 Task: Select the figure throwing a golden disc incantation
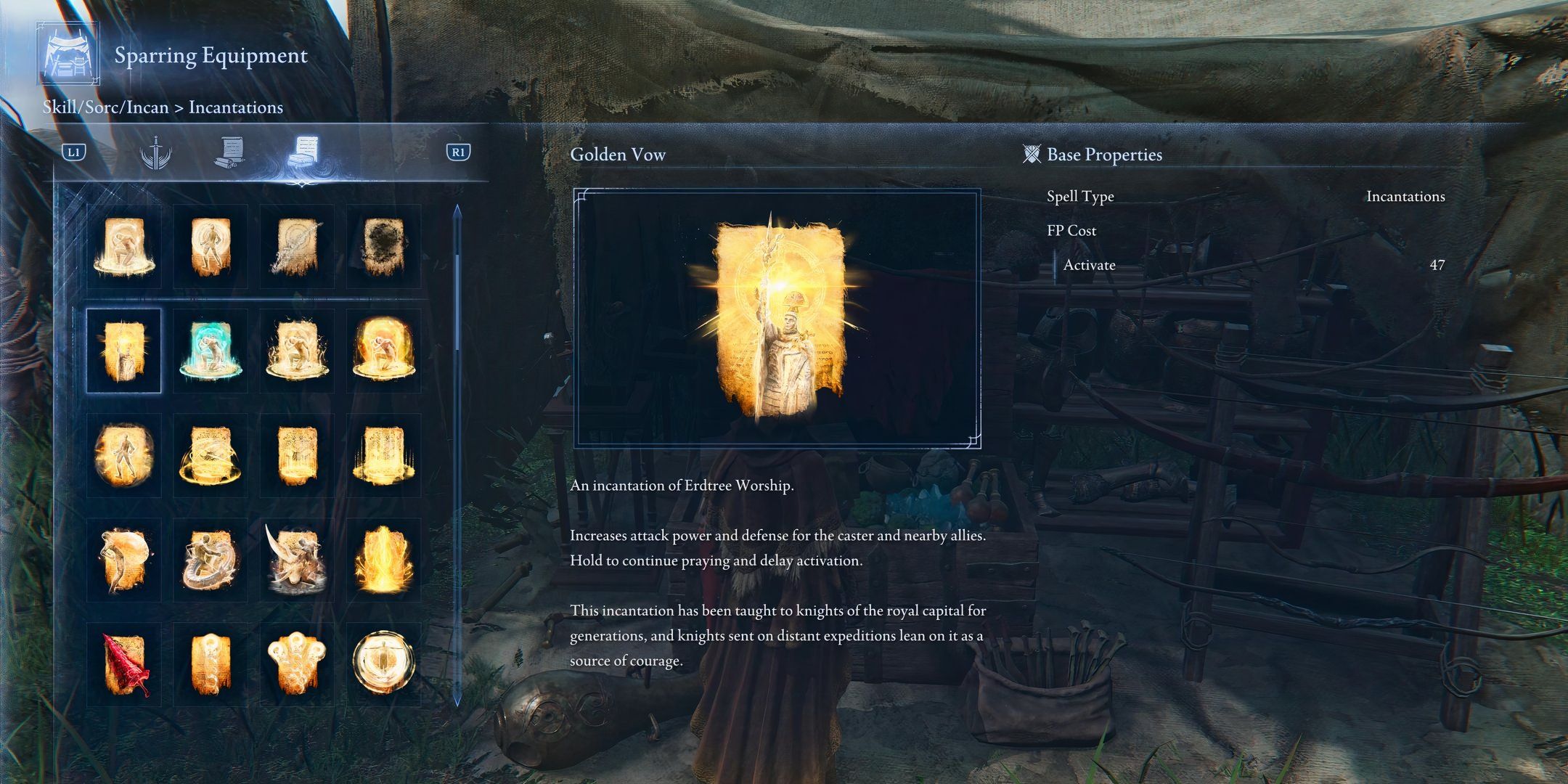point(124,560)
